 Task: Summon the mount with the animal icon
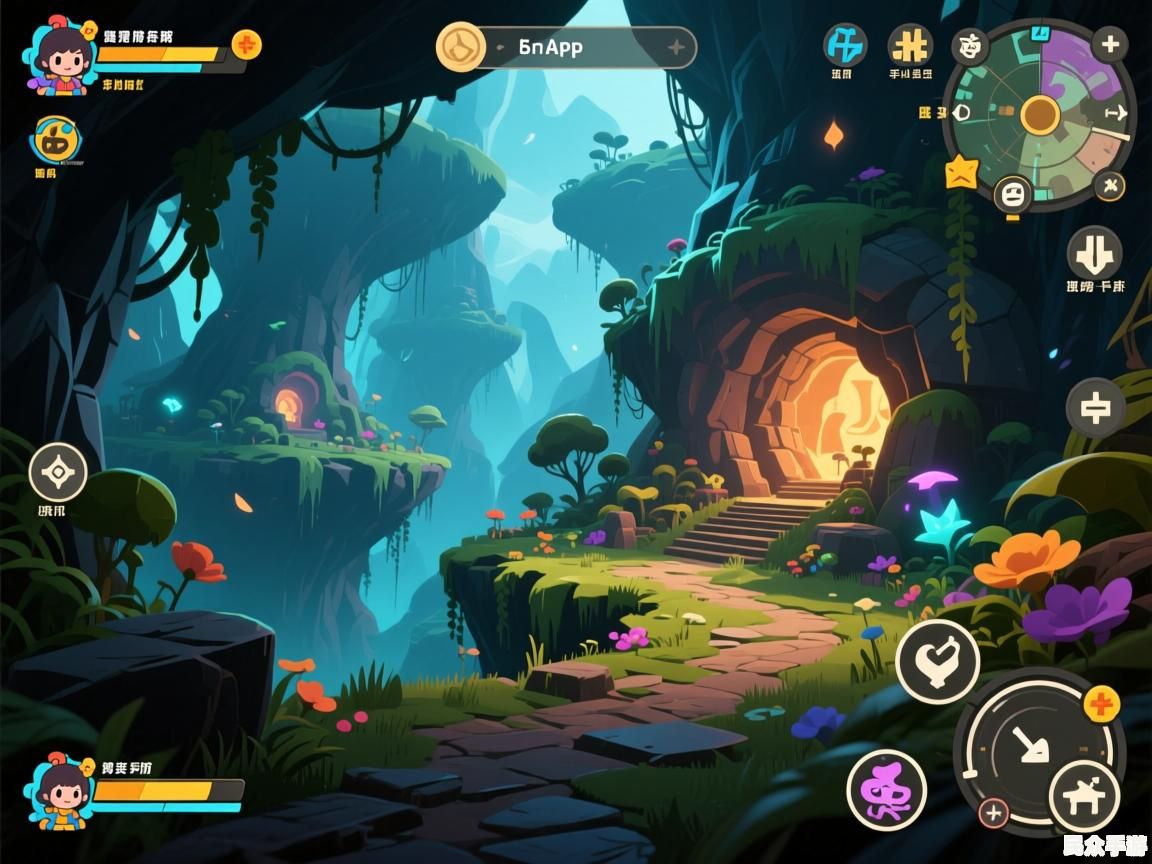[x=1083, y=795]
